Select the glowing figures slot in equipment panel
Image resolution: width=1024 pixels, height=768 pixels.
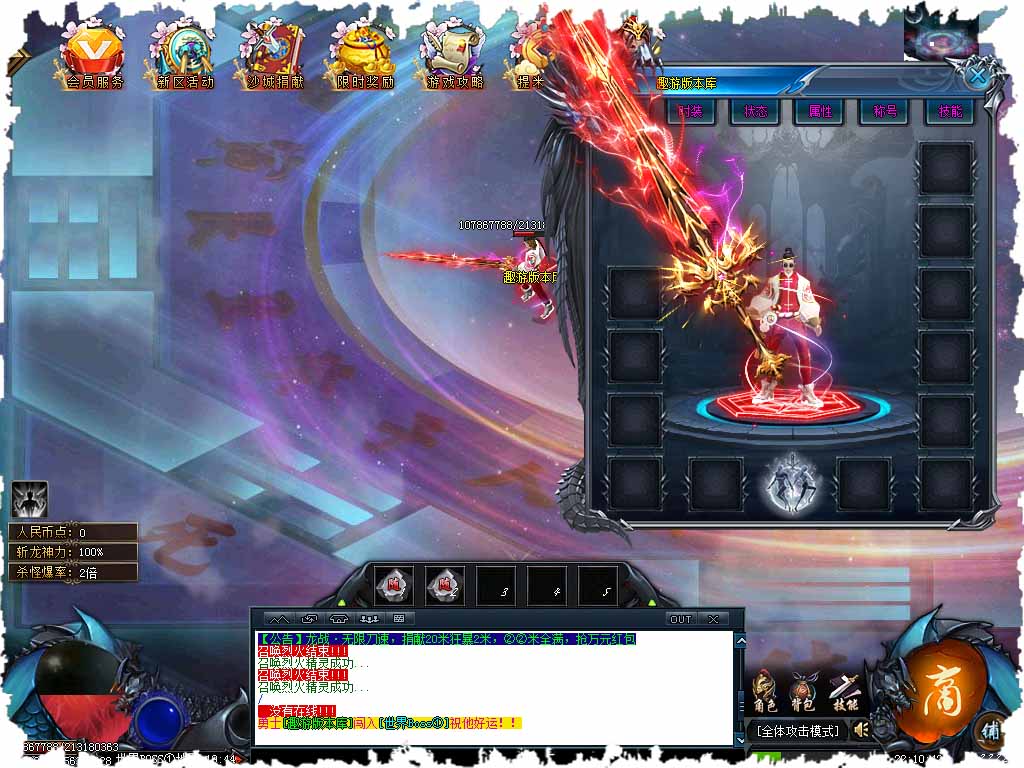[791, 484]
